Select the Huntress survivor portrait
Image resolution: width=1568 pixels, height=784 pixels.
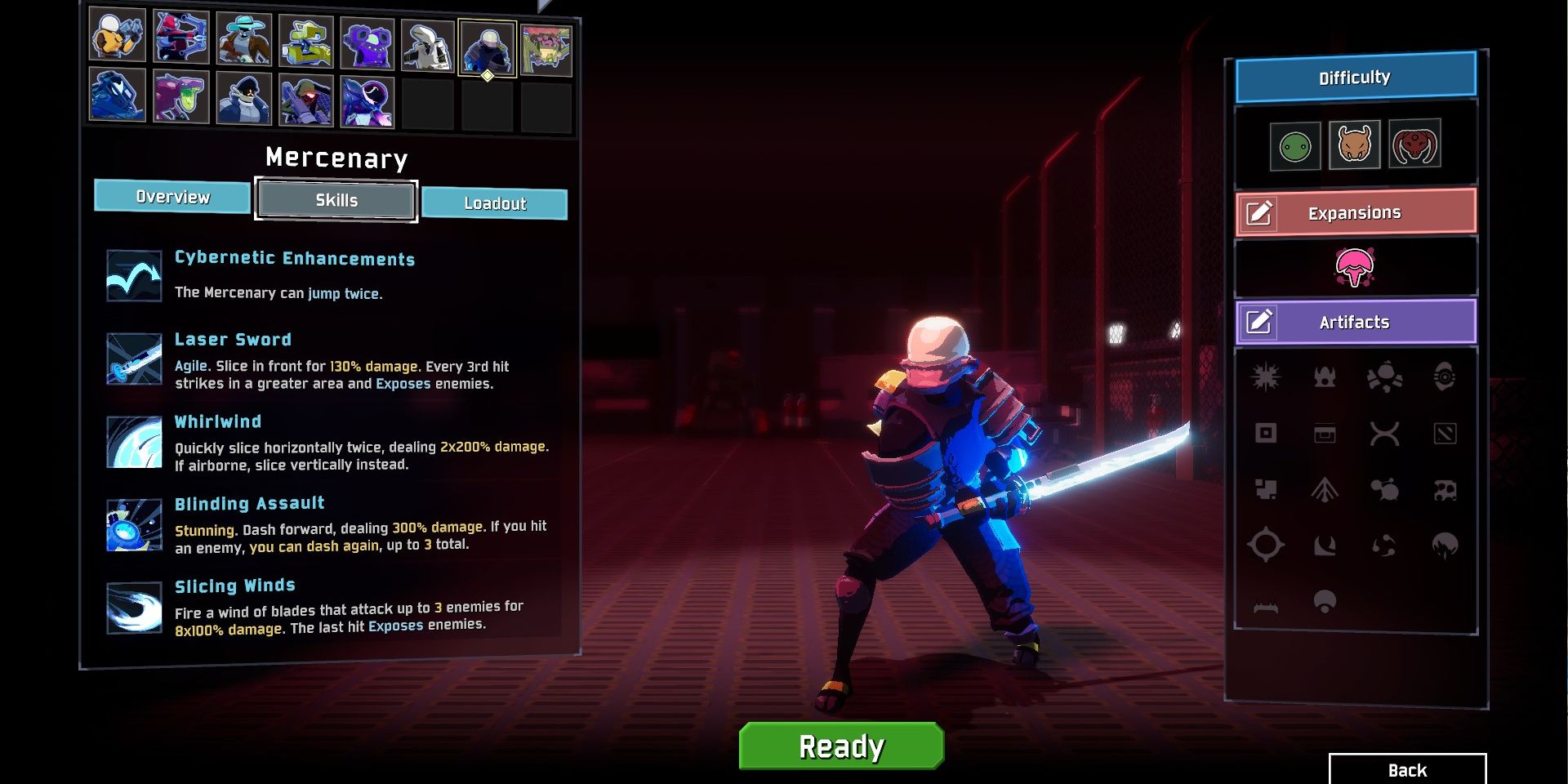pos(180,38)
